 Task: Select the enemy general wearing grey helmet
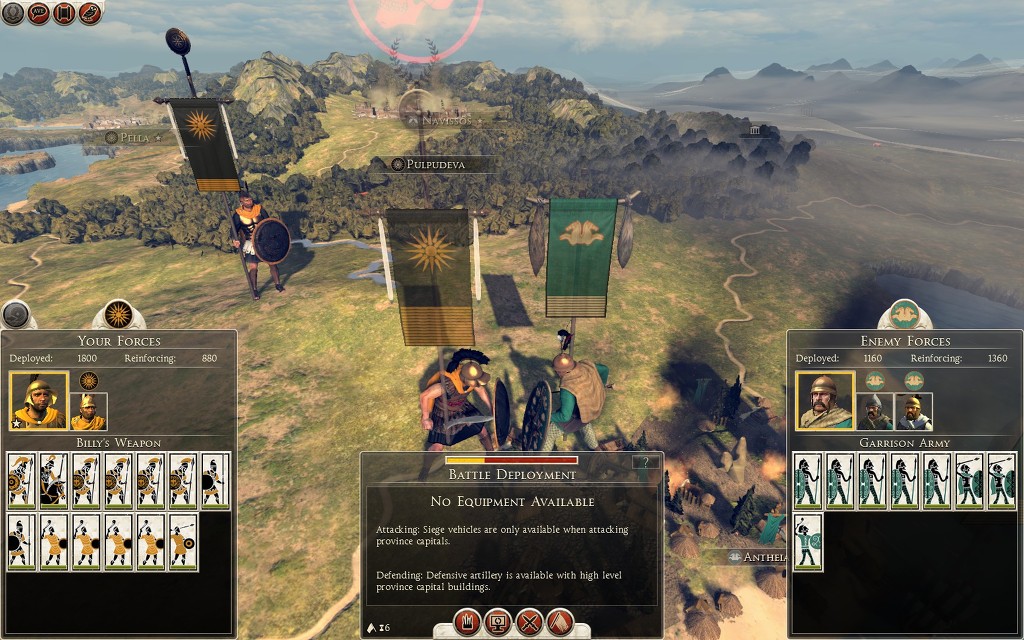(x=874, y=410)
